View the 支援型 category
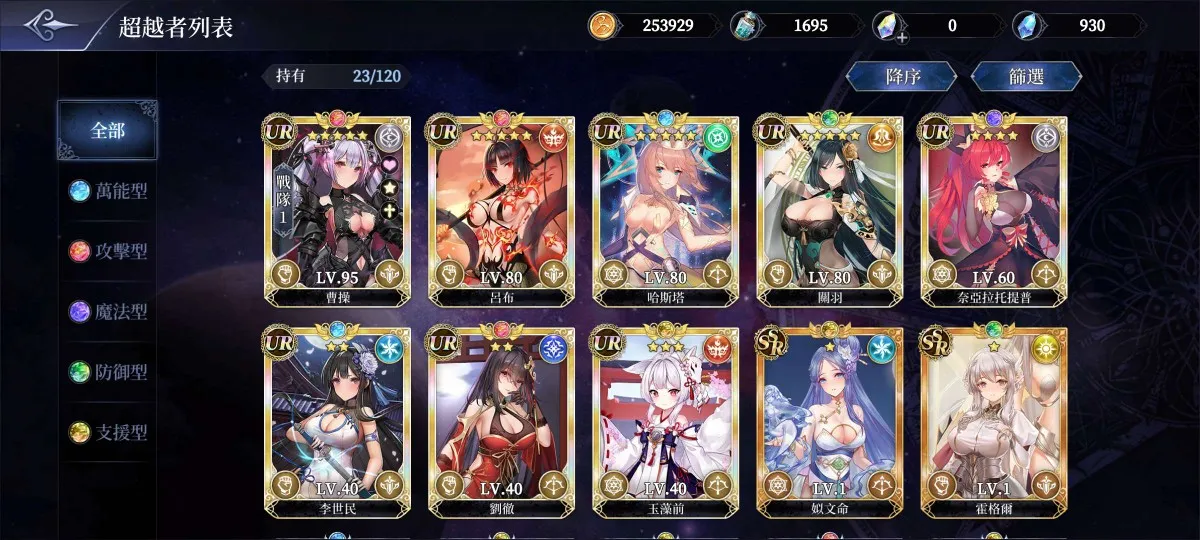 coord(108,433)
